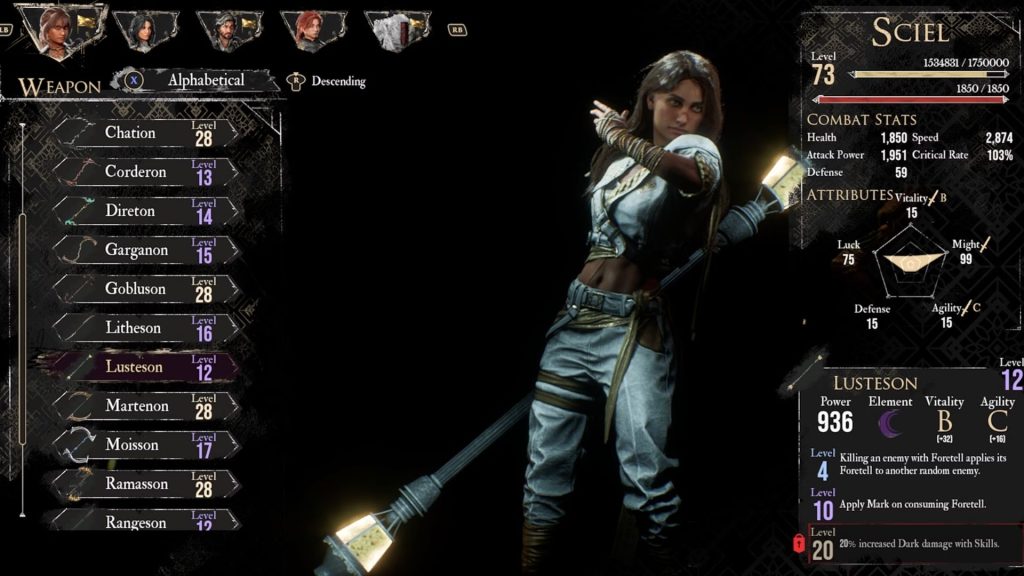Select the level 20 Dark damage passive
Image resolution: width=1024 pixels, height=576 pixels.
[x=914, y=545]
